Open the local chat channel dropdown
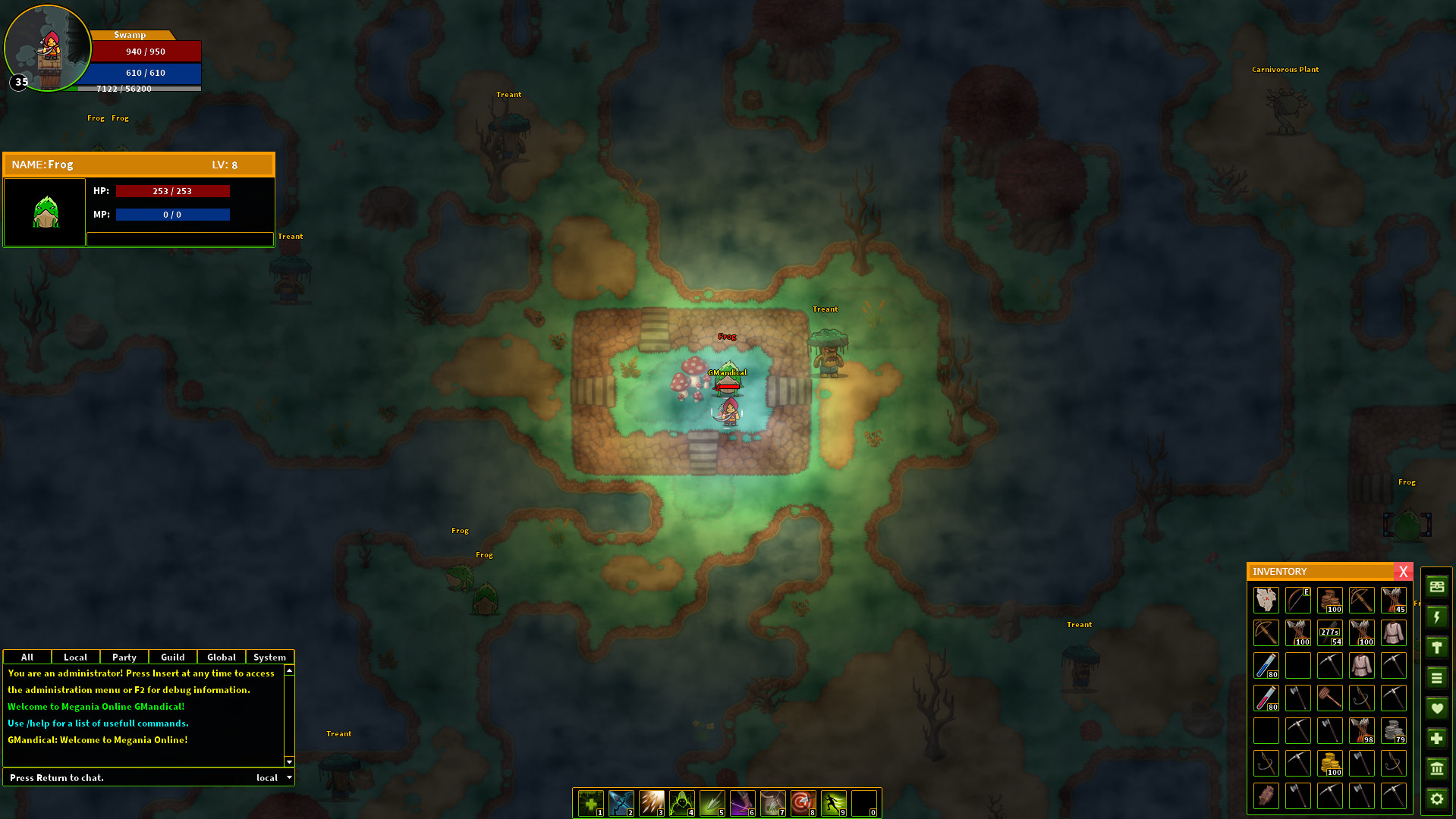The height and width of the screenshot is (819, 1456). (x=275, y=777)
